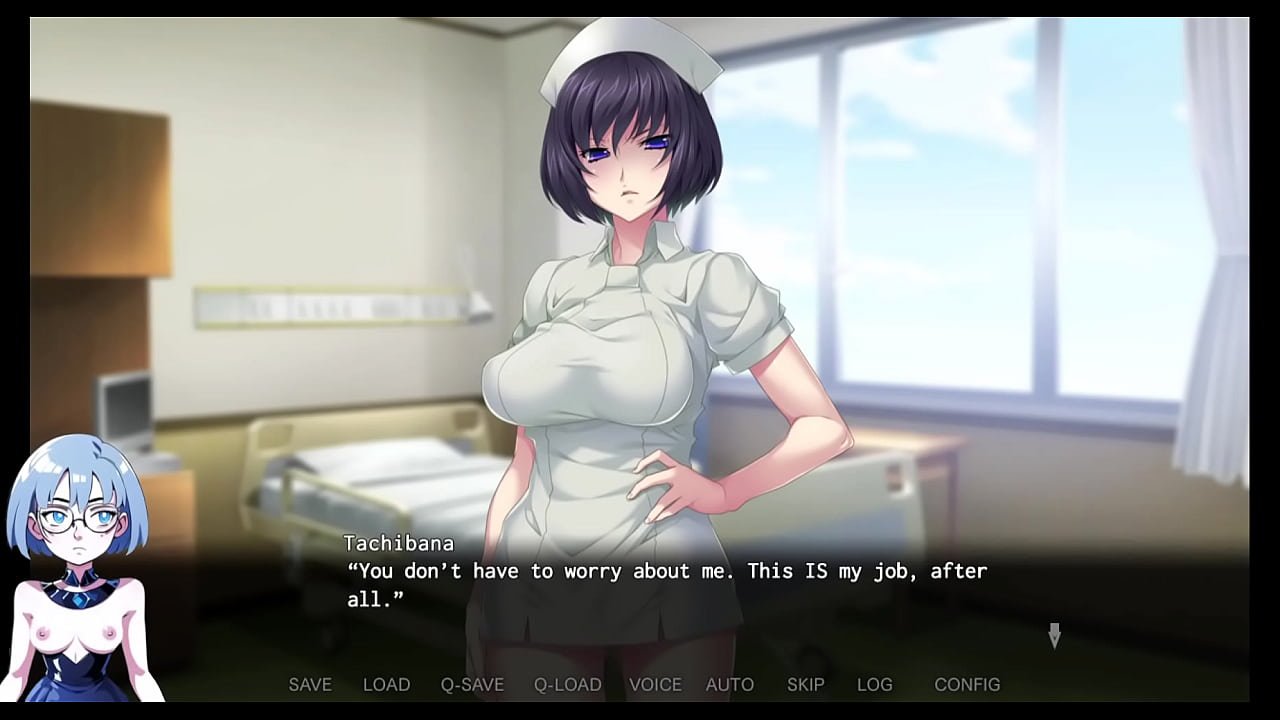
Task: Replay Tachibana's voice line with VOICE
Action: 655,684
